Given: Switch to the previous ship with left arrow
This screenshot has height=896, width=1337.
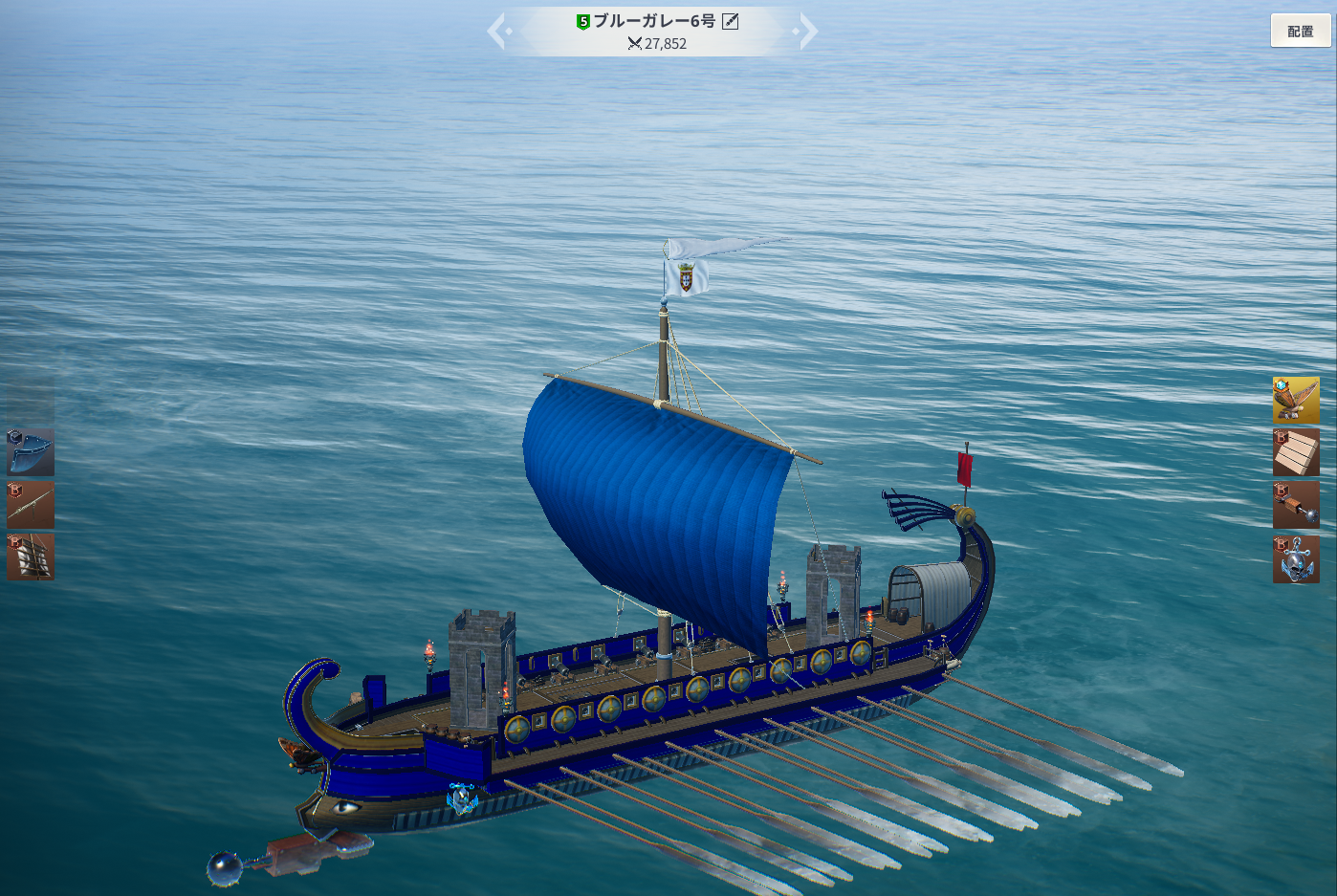Looking at the screenshot, I should [x=497, y=32].
